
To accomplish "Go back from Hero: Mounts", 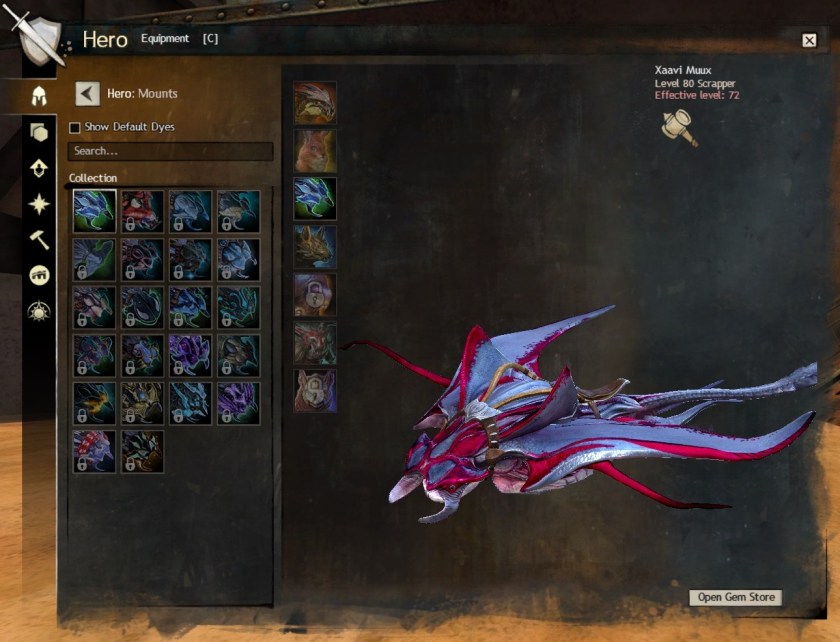I will [x=88, y=94].
